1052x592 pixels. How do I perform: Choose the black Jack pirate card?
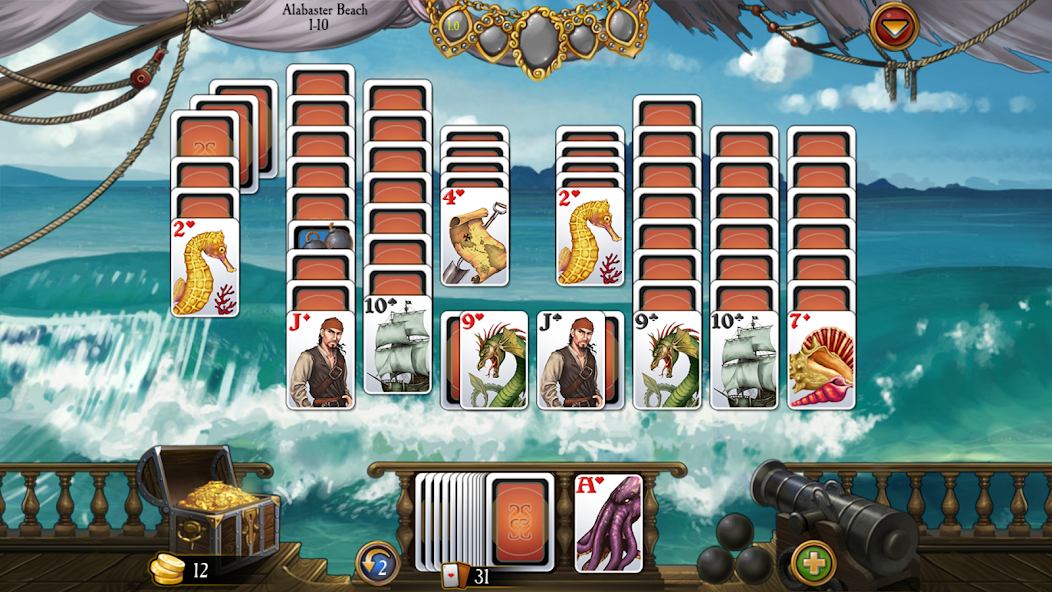571,361
